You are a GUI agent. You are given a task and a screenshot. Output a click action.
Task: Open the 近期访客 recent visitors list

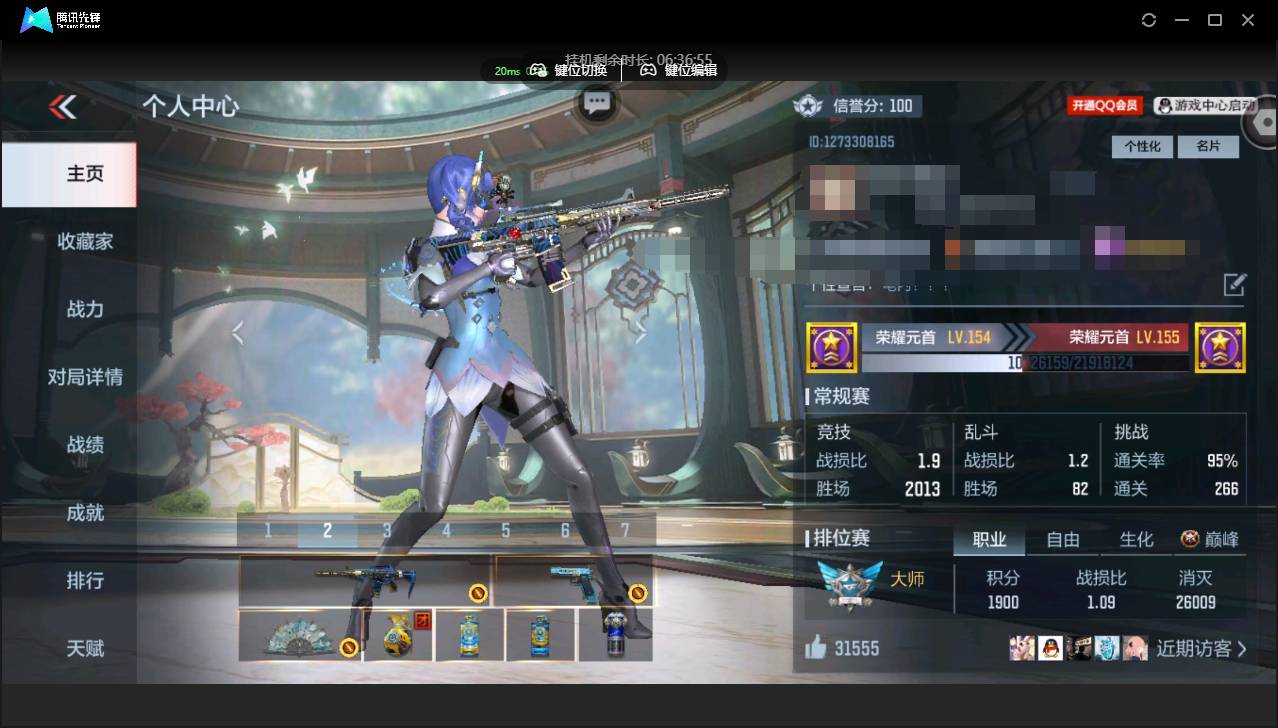(1200, 649)
